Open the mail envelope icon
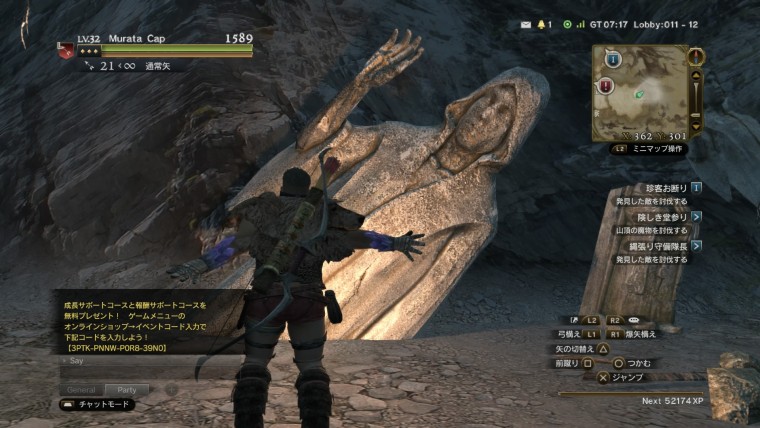Image resolution: width=760 pixels, height=428 pixels. [526, 24]
